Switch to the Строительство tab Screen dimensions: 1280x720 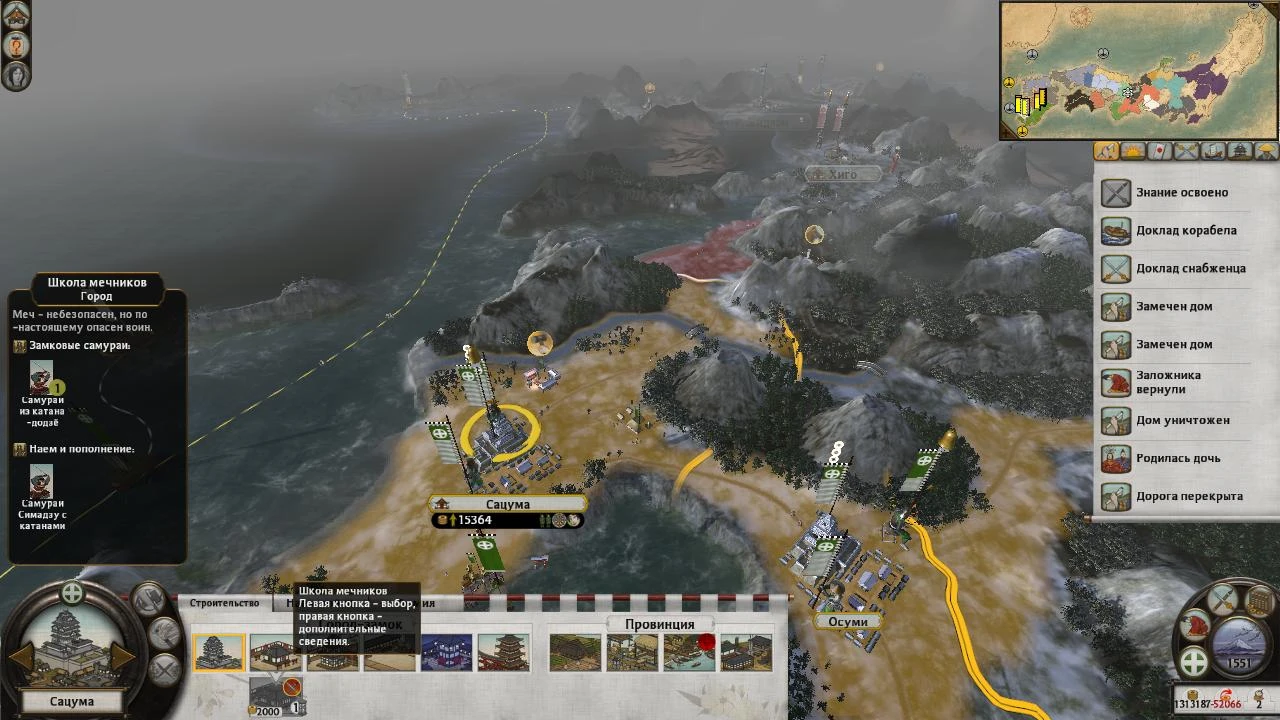pyautogui.click(x=225, y=602)
